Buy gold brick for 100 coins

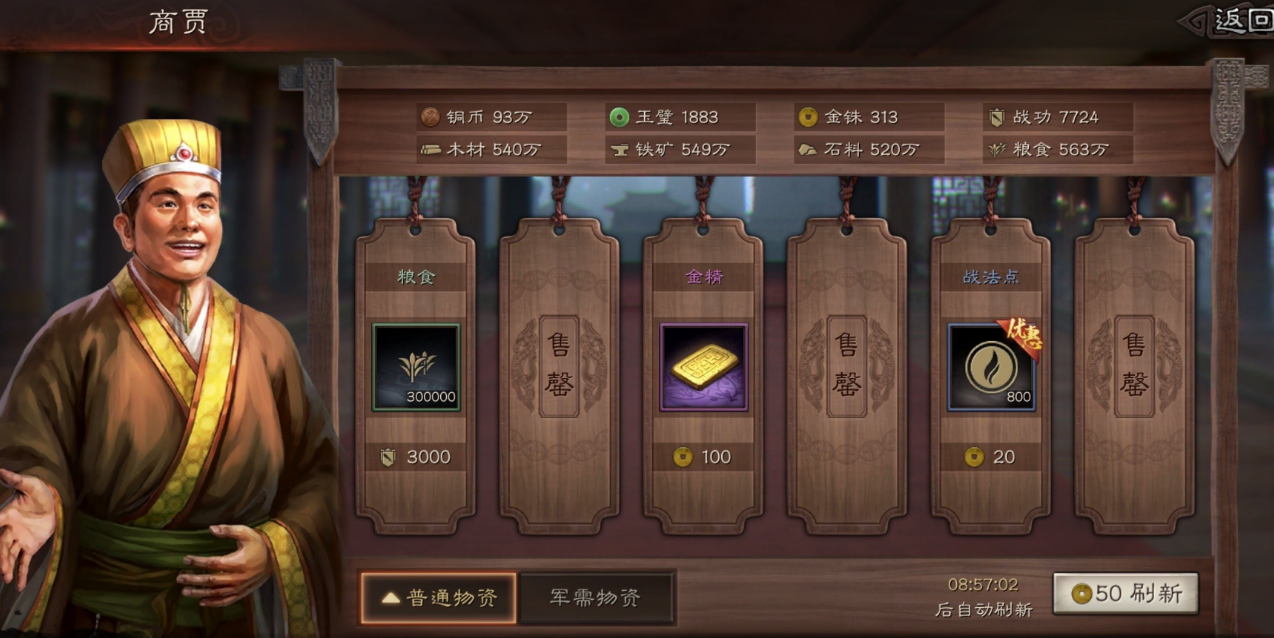coord(703,457)
